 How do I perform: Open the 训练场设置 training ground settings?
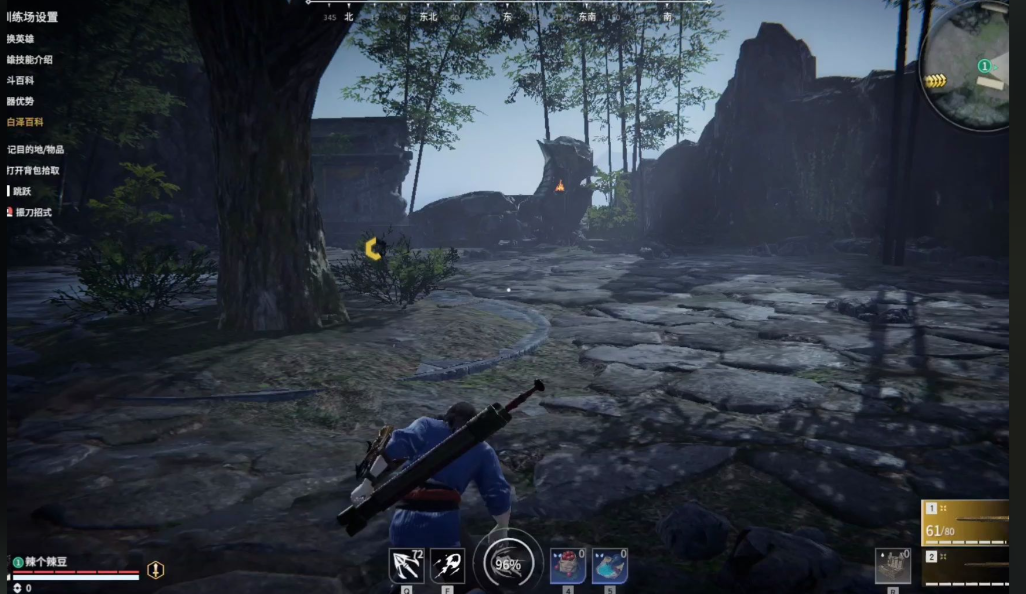pos(33,17)
